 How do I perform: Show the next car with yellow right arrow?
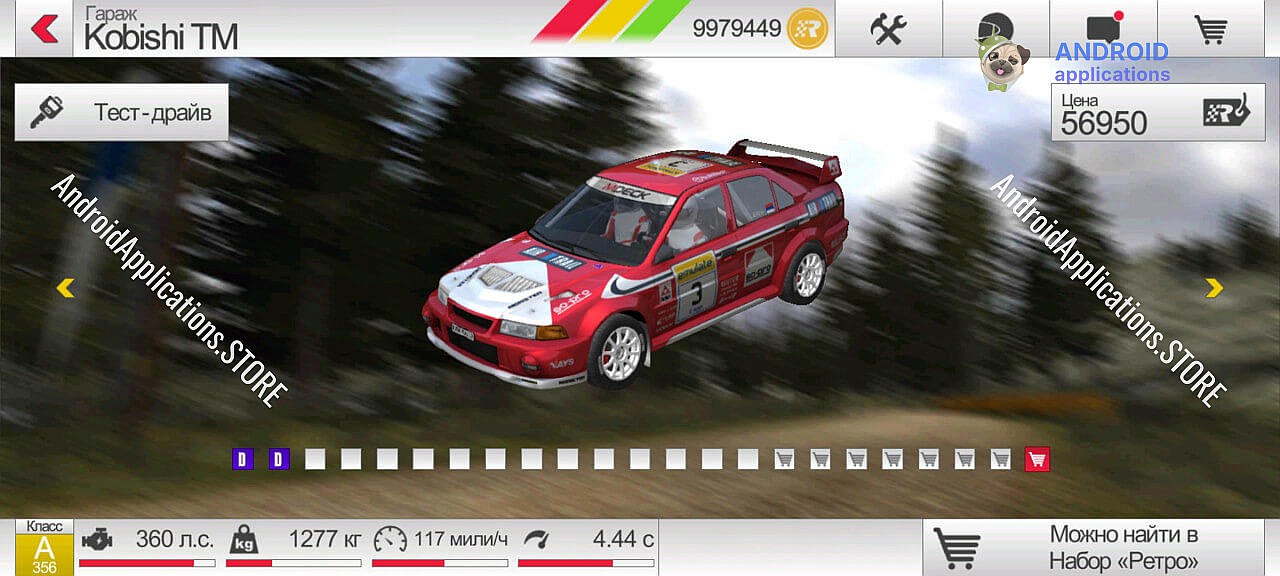click(x=1214, y=288)
